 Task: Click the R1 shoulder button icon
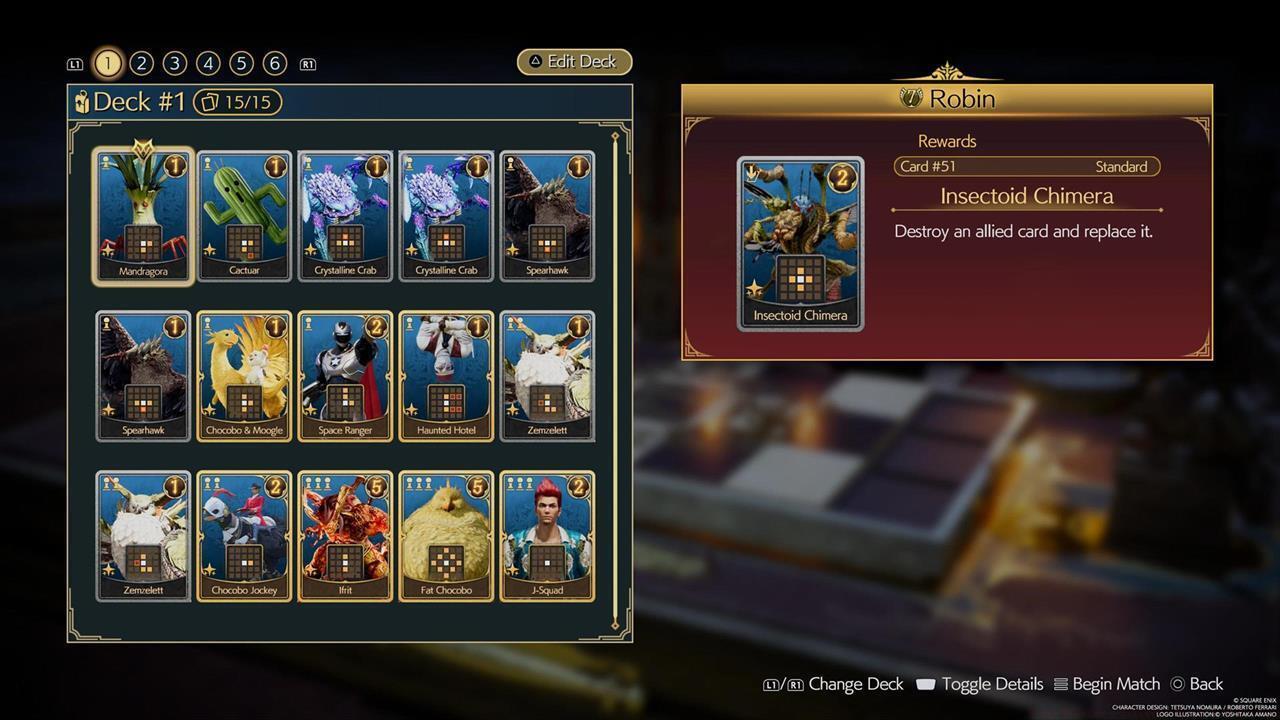pos(309,63)
